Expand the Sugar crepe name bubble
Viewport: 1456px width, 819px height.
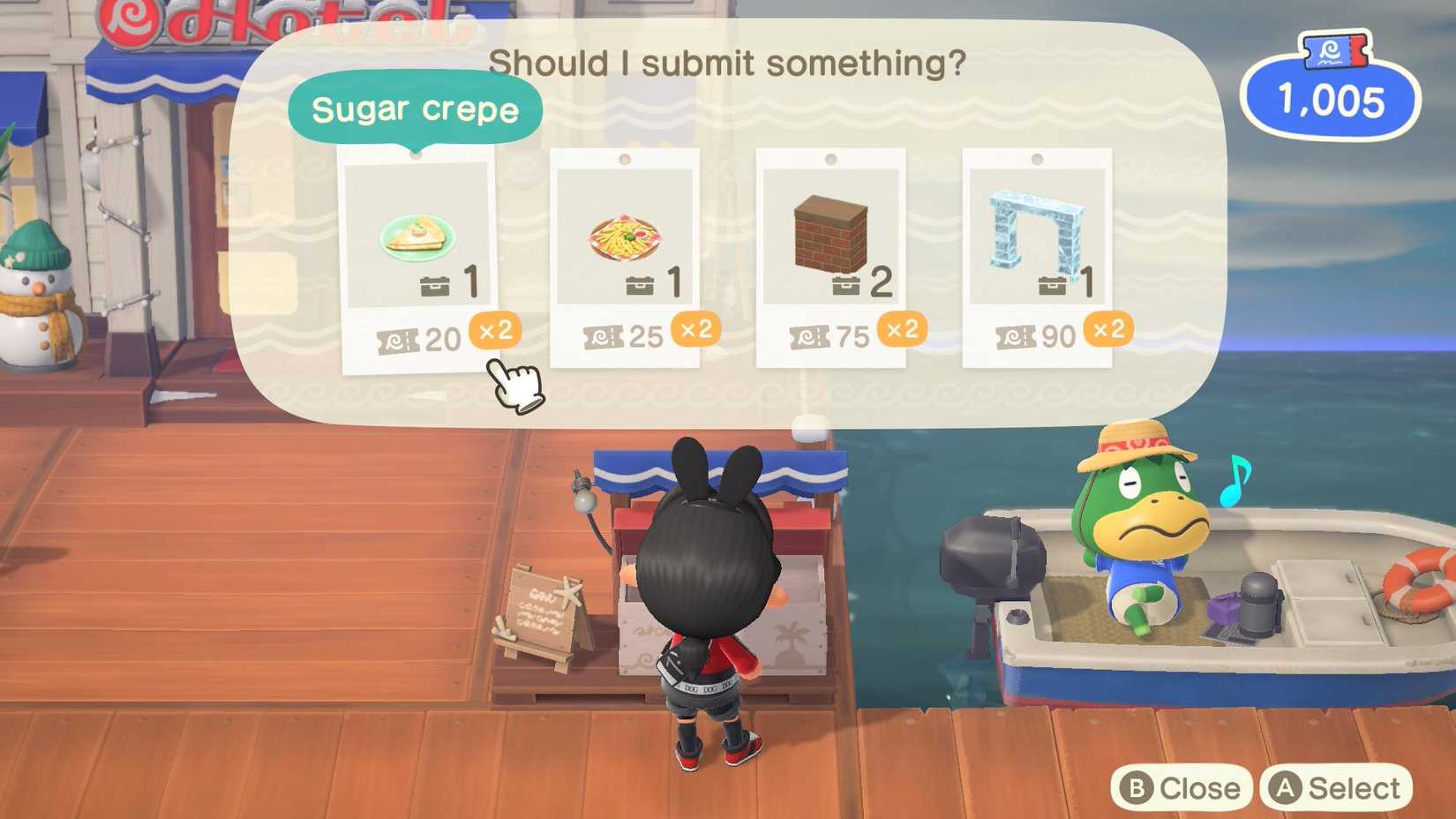tap(417, 109)
